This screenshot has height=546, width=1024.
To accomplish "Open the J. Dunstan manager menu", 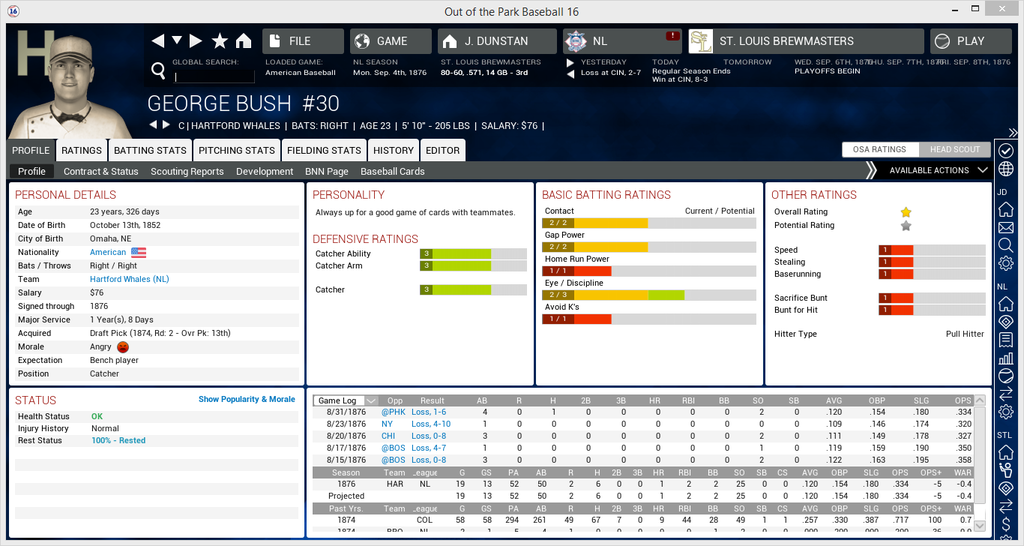I will pos(496,41).
